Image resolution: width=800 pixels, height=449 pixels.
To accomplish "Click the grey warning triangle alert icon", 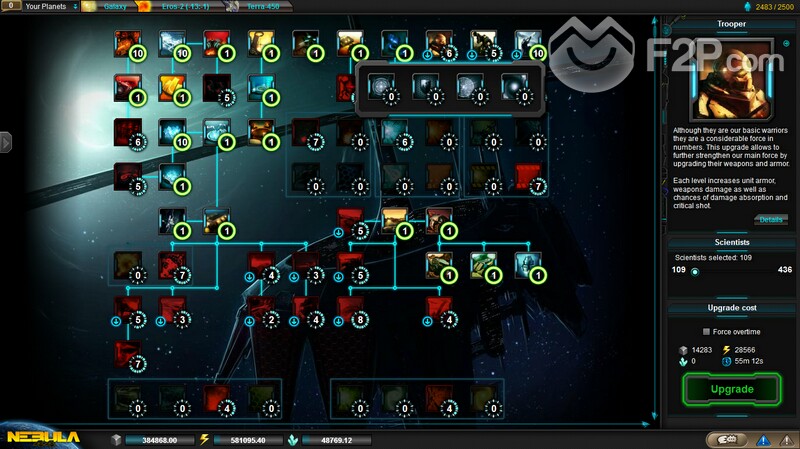I will click(785, 439).
